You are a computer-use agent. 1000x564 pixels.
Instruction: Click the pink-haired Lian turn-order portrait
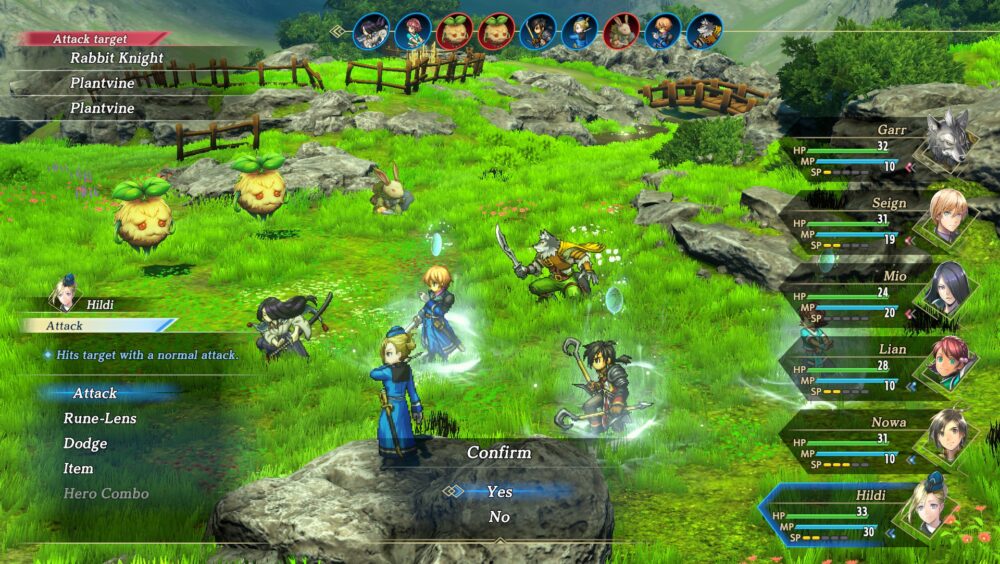[x=411, y=31]
